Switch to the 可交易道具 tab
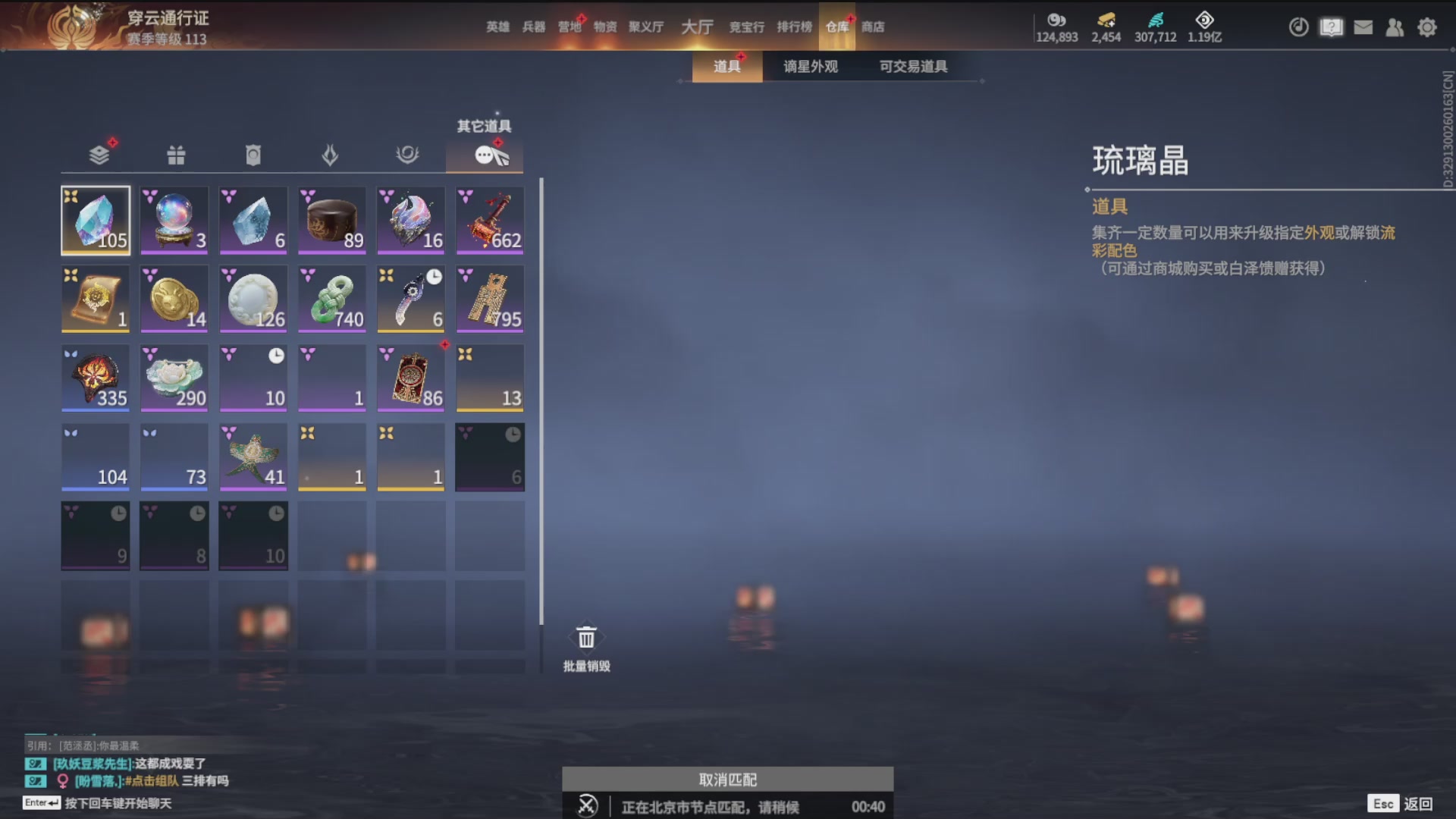 (912, 66)
